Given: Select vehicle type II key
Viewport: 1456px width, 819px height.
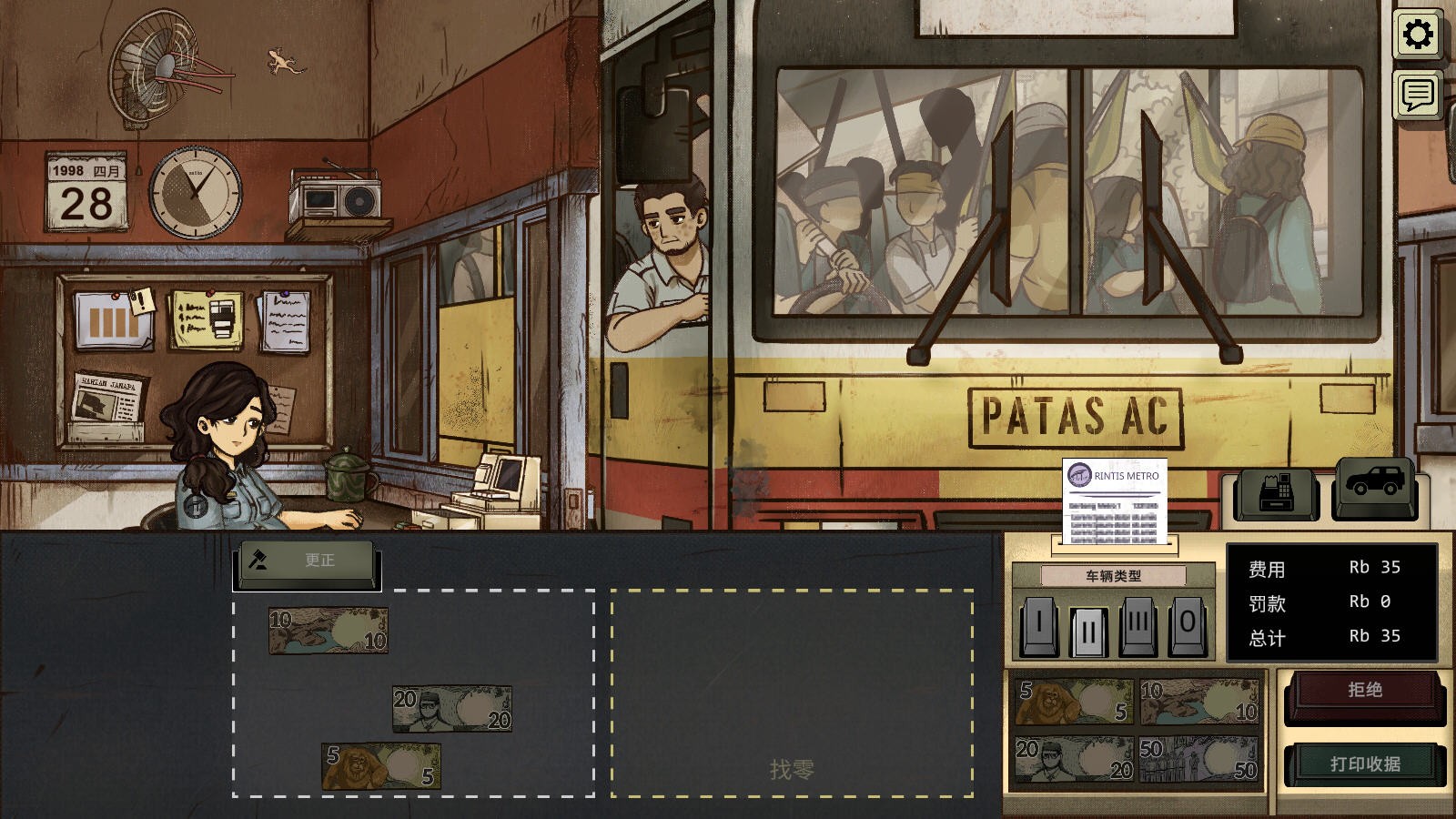Looking at the screenshot, I should pyautogui.click(x=1088, y=629).
